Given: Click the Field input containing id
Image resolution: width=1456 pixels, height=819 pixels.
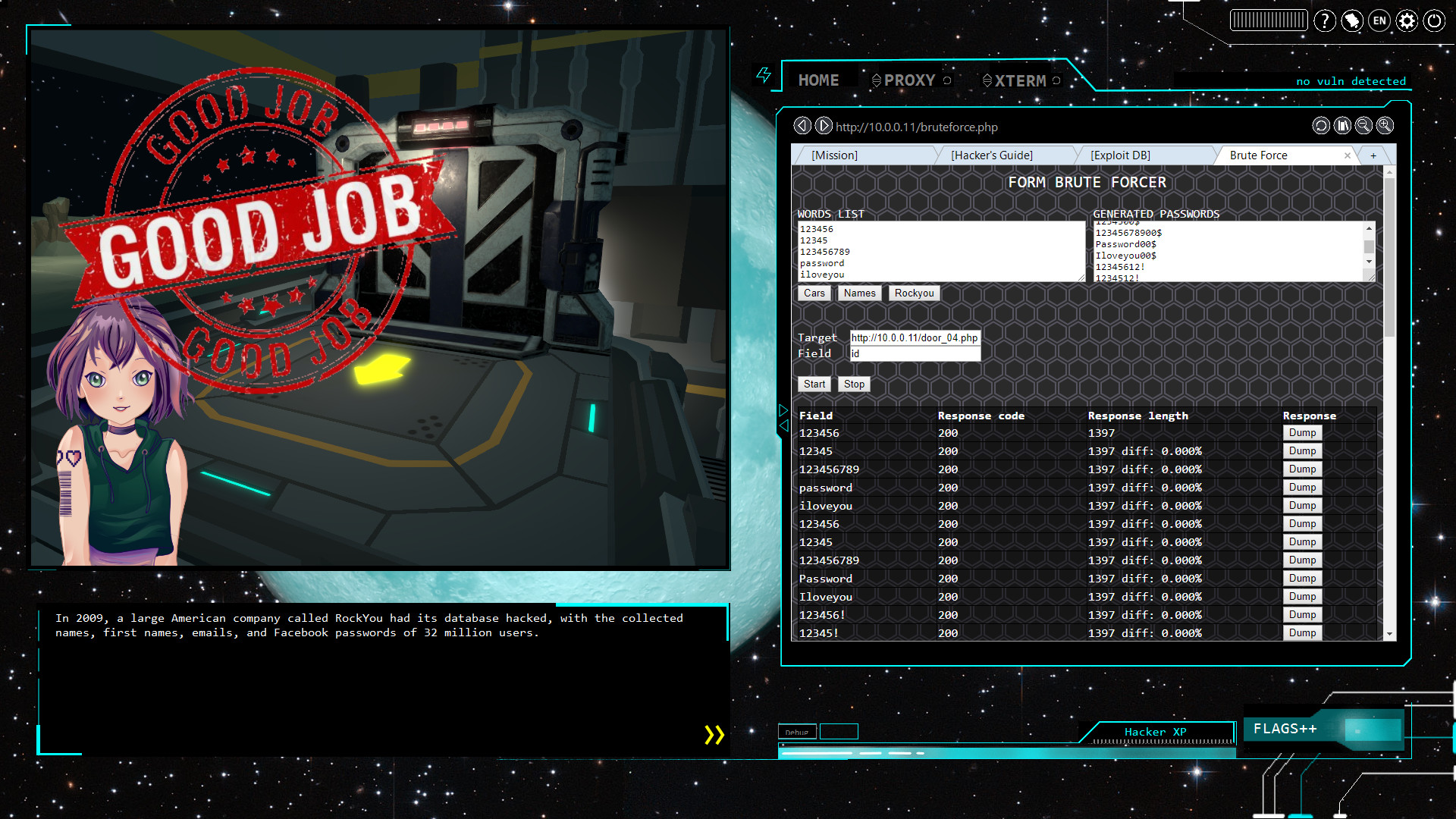Looking at the screenshot, I should pyautogui.click(x=915, y=353).
